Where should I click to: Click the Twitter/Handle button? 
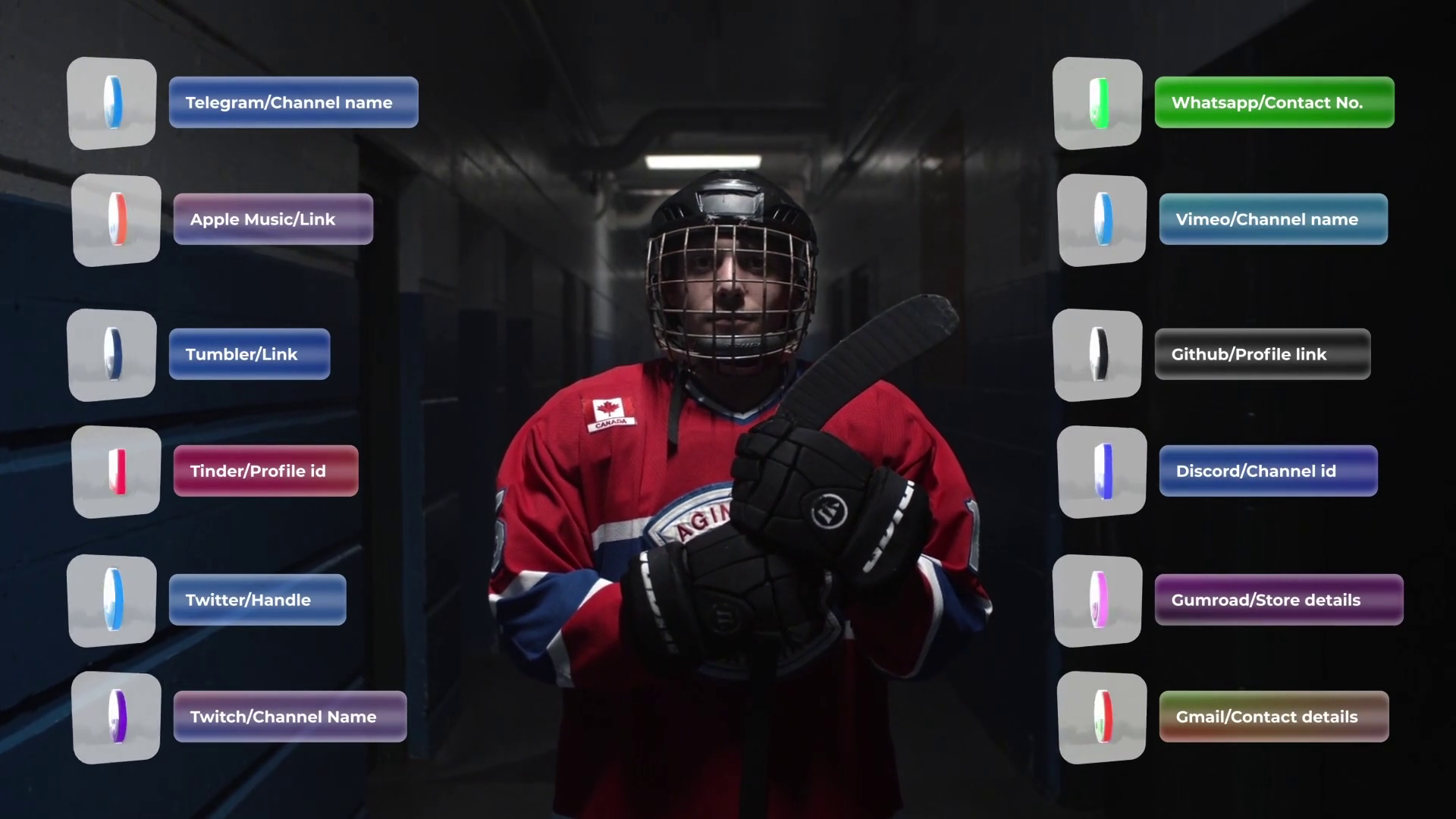click(x=257, y=600)
